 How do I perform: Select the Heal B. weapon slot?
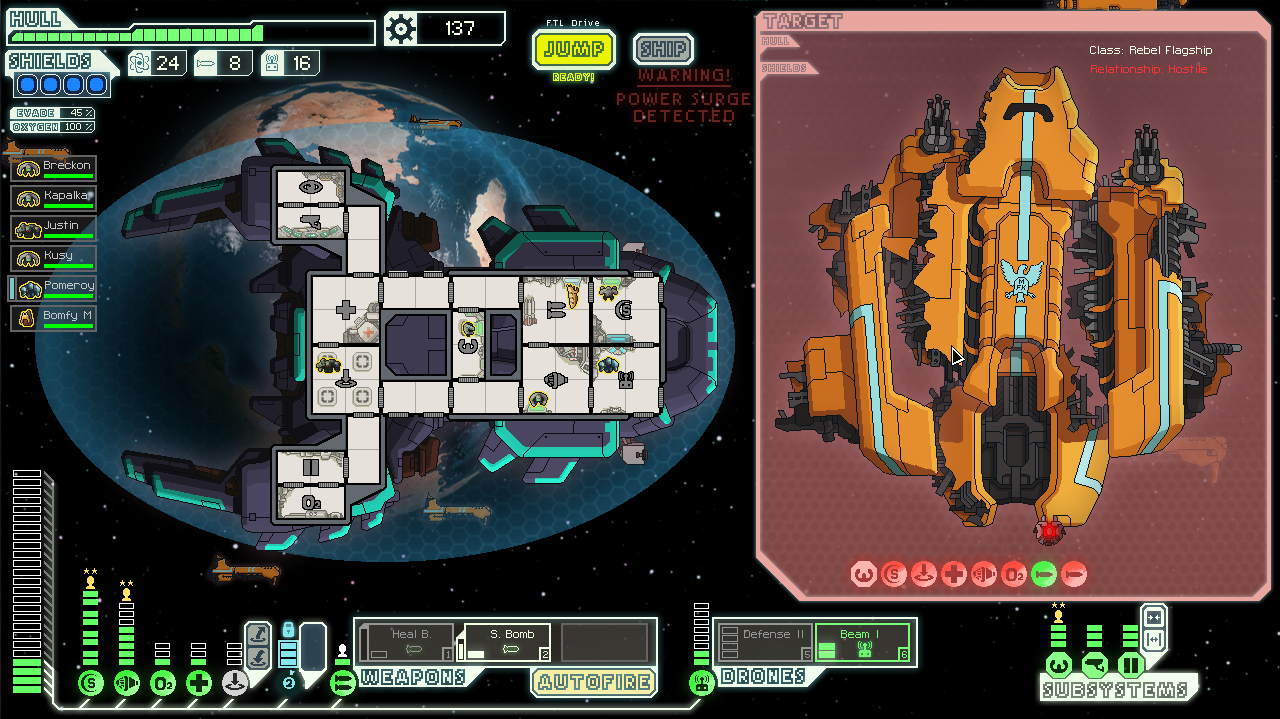click(406, 642)
